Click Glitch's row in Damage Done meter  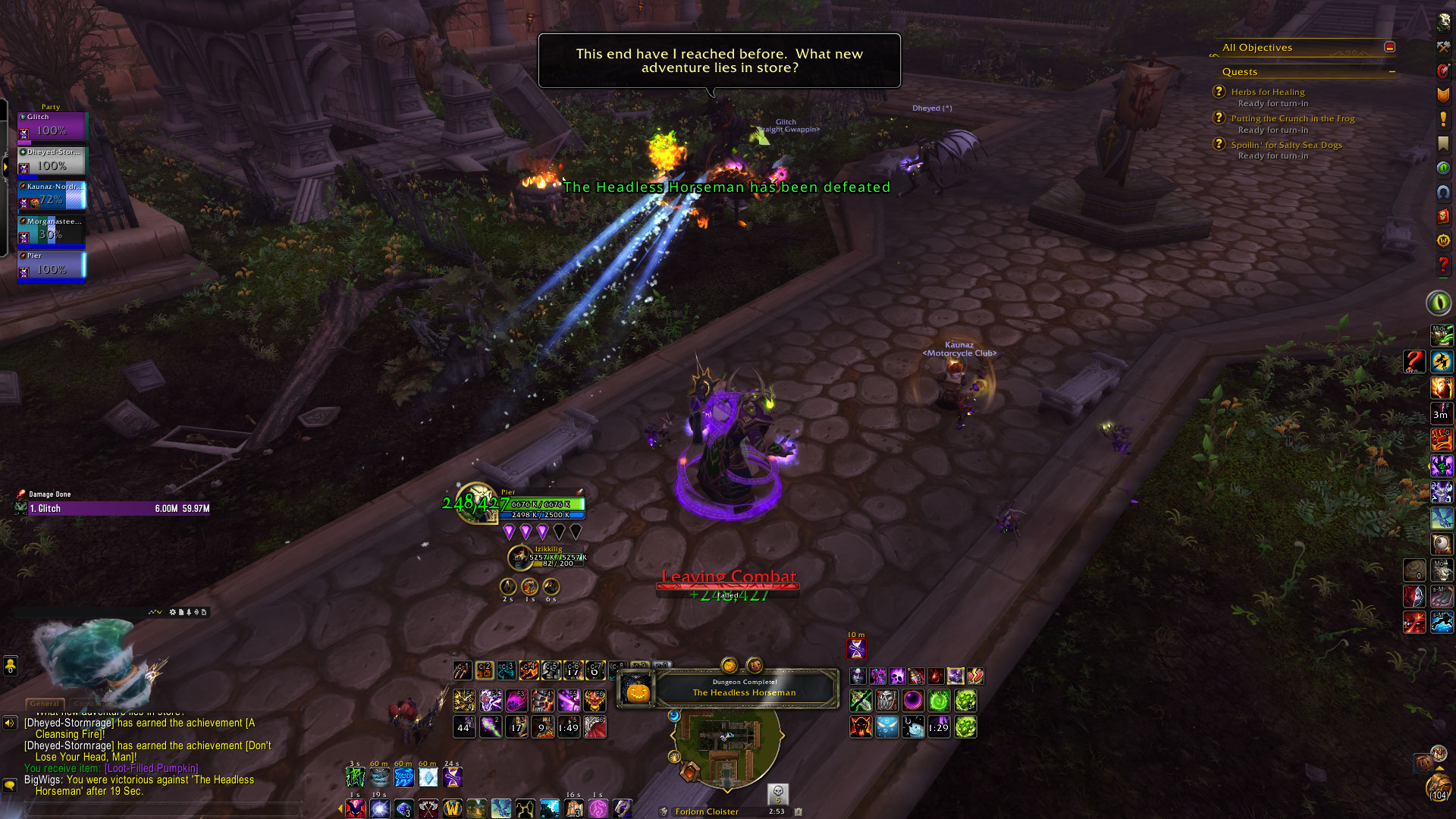click(x=114, y=509)
